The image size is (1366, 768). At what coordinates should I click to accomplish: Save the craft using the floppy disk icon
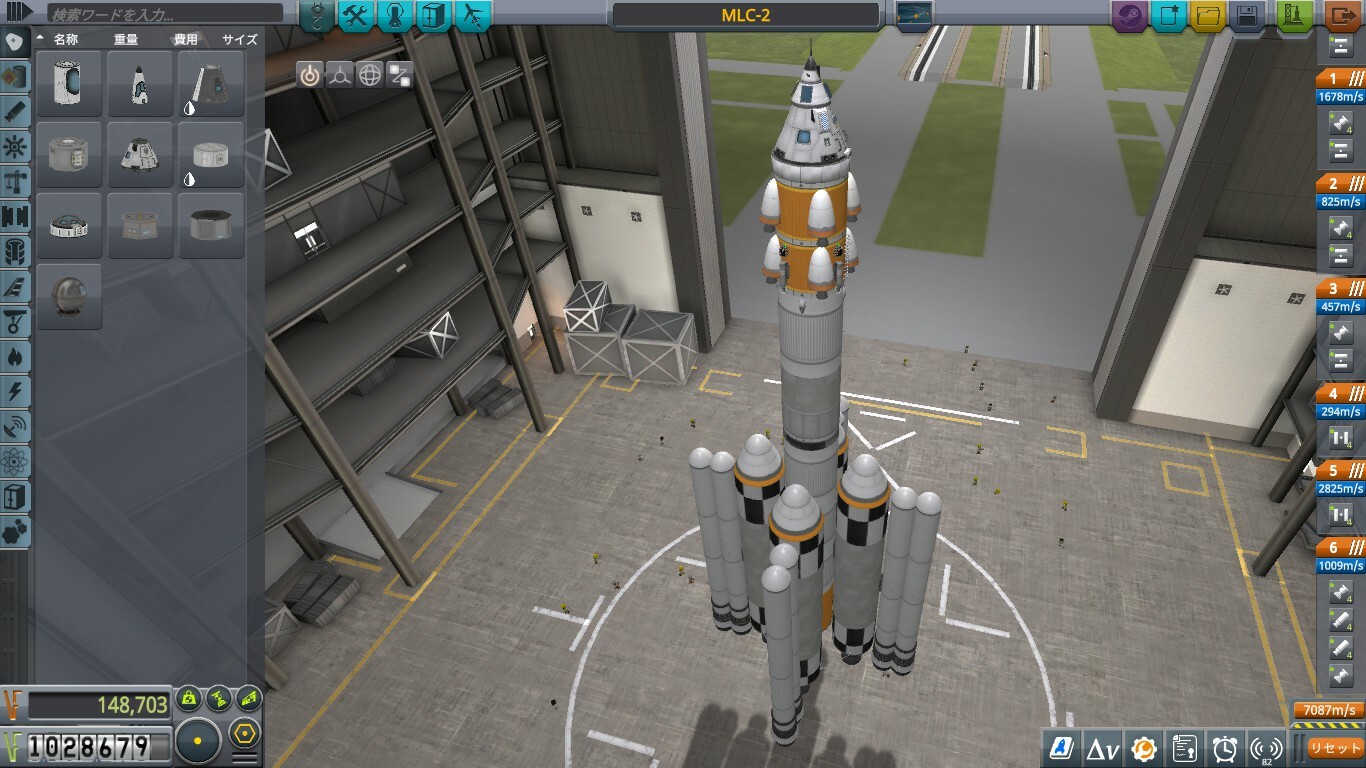1247,16
